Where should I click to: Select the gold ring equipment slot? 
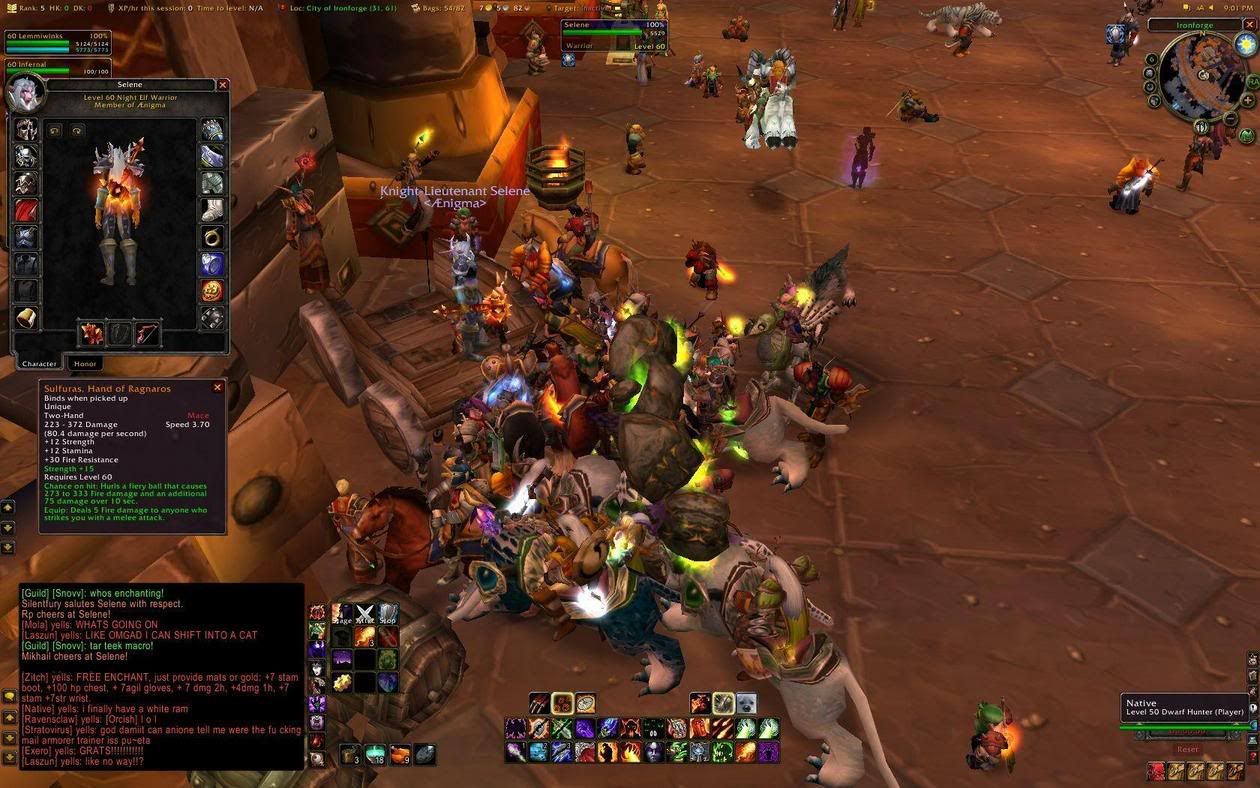coord(212,237)
